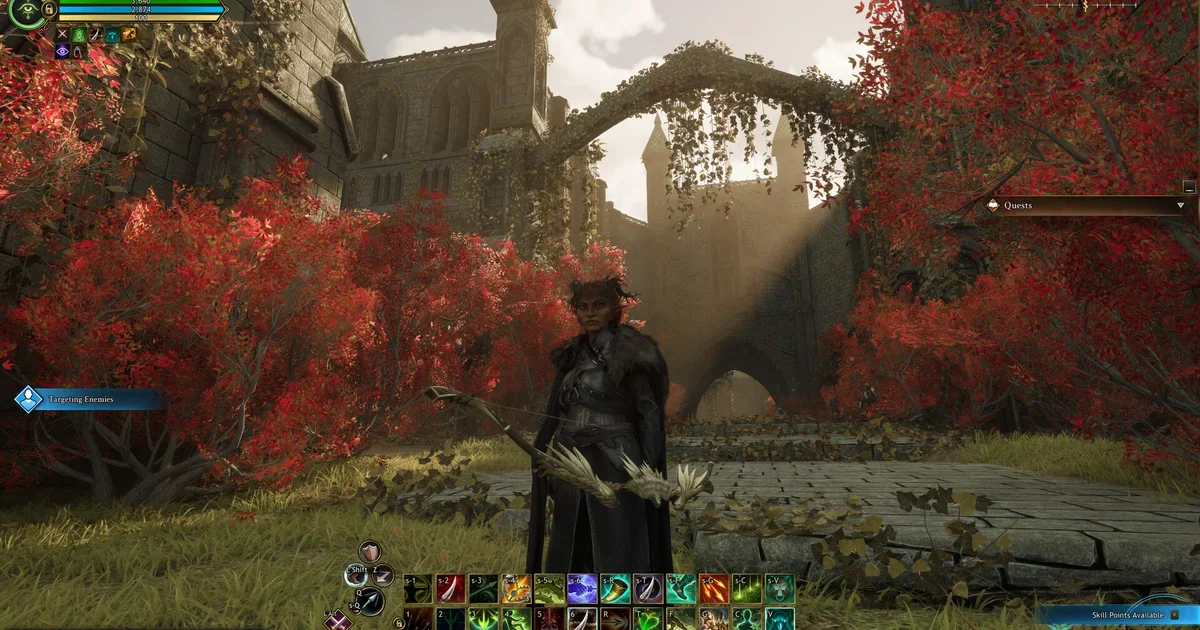Viewport: 1200px width, 630px height.
Task: Toggle the padlock next to the portrait
Action: [x=49, y=9]
